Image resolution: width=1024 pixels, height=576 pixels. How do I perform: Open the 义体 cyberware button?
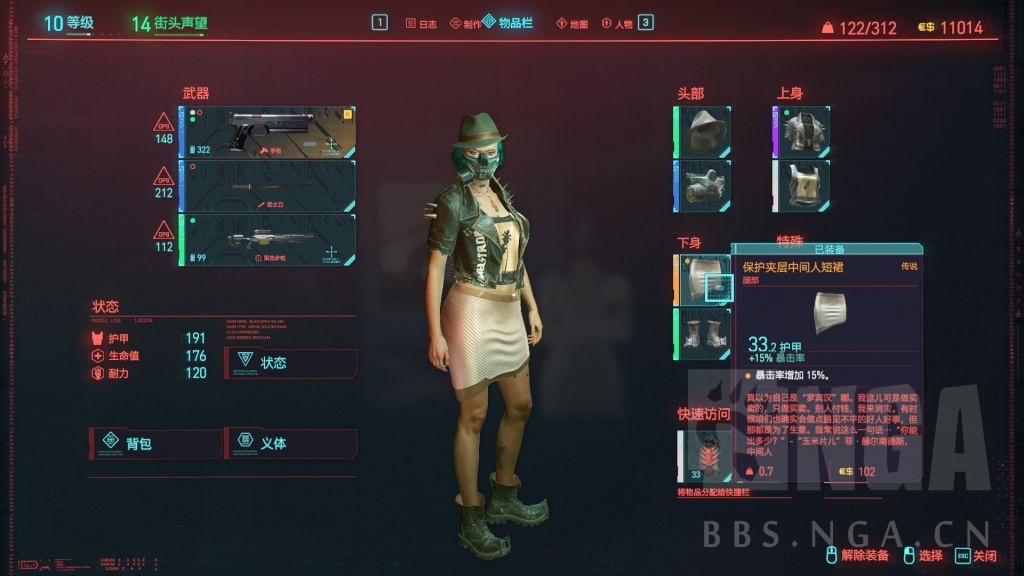290,442
